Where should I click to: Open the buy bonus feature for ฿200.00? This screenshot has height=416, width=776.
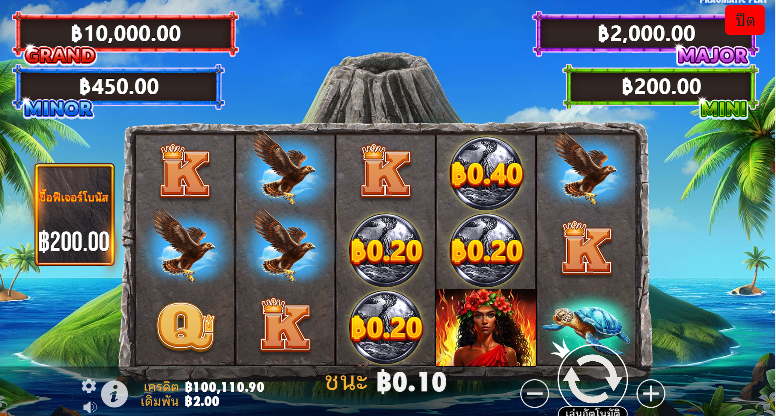tap(75, 215)
